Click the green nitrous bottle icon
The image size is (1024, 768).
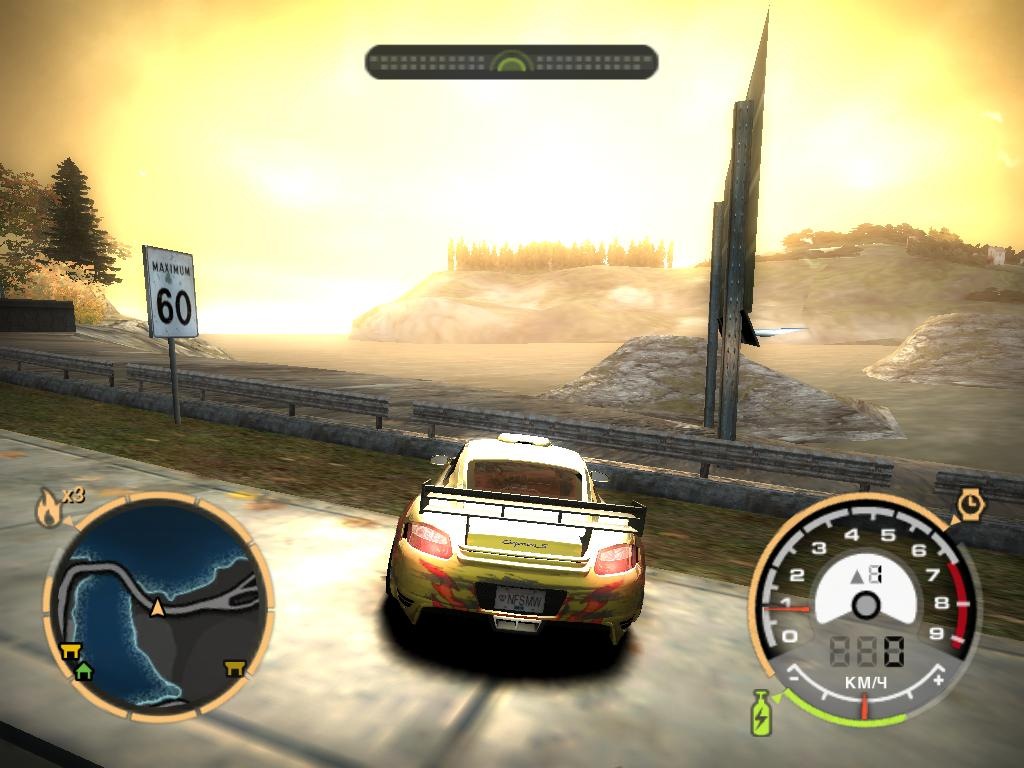(761, 712)
